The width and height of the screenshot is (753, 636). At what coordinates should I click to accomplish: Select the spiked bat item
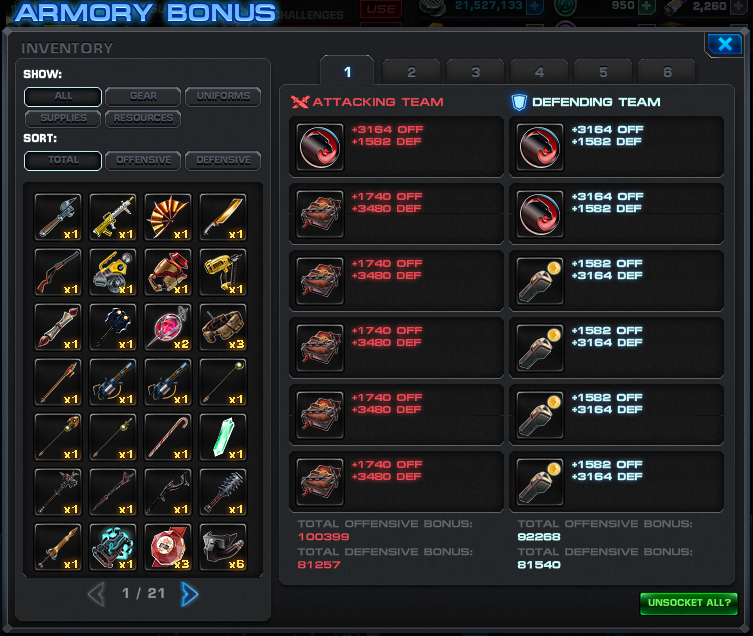[223, 492]
